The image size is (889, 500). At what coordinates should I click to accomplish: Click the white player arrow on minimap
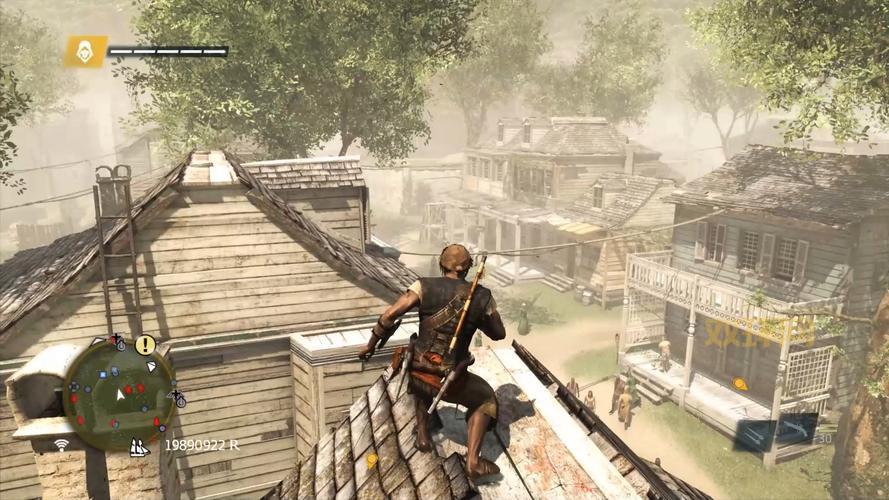pyautogui.click(x=120, y=395)
